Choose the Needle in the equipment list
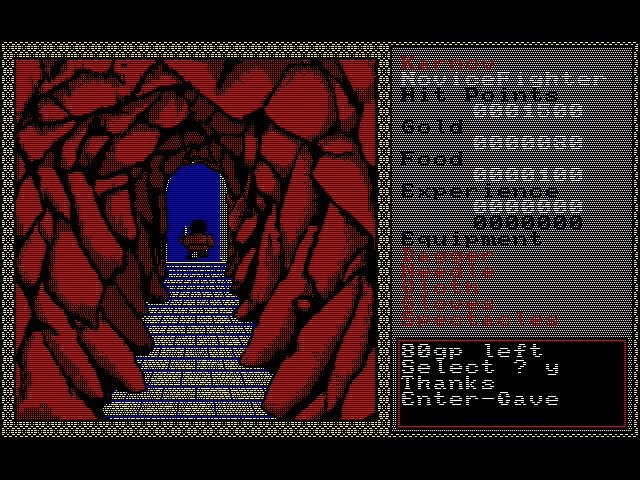The width and height of the screenshot is (640, 480). click(448, 272)
